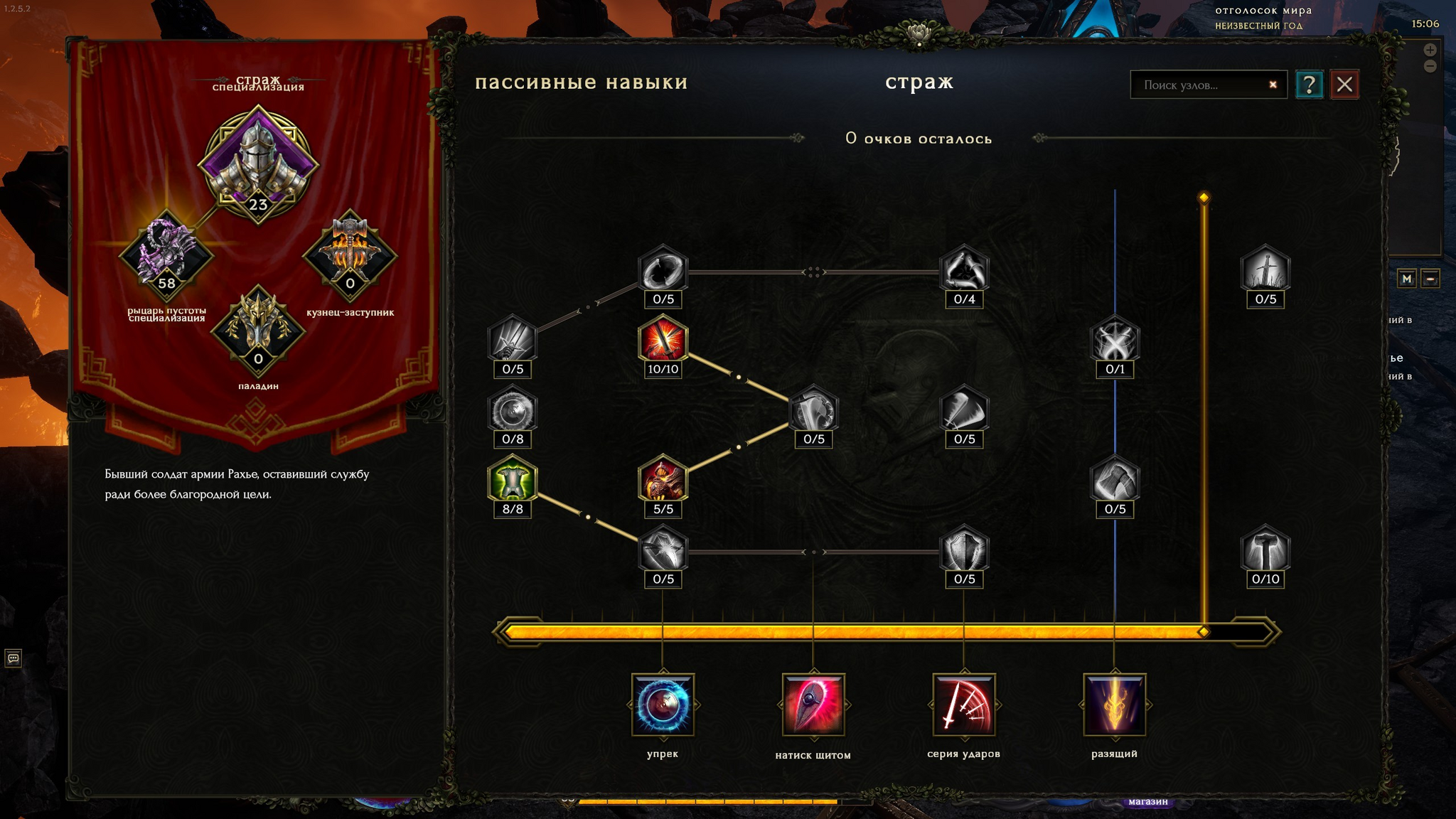Open the help question mark button
Viewport: 1456px width, 819px height.
click(1309, 85)
